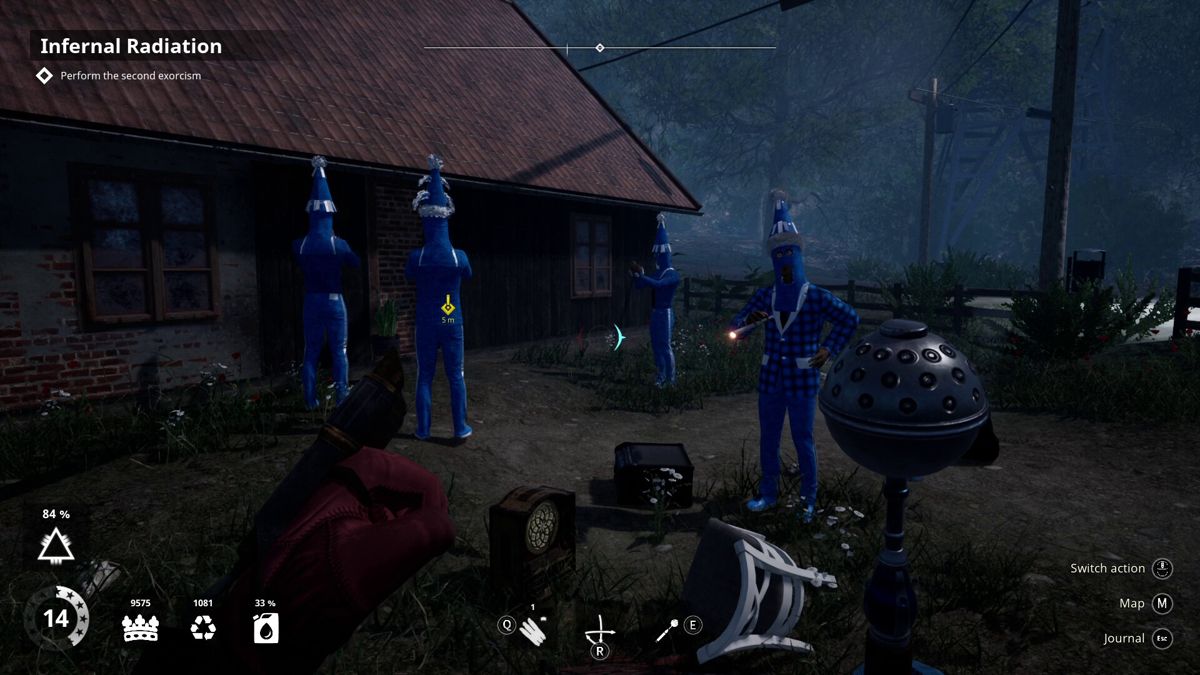Viewport: 1200px width, 675px height.
Task: Click the compass bar diamond marker
Action: [x=599, y=47]
